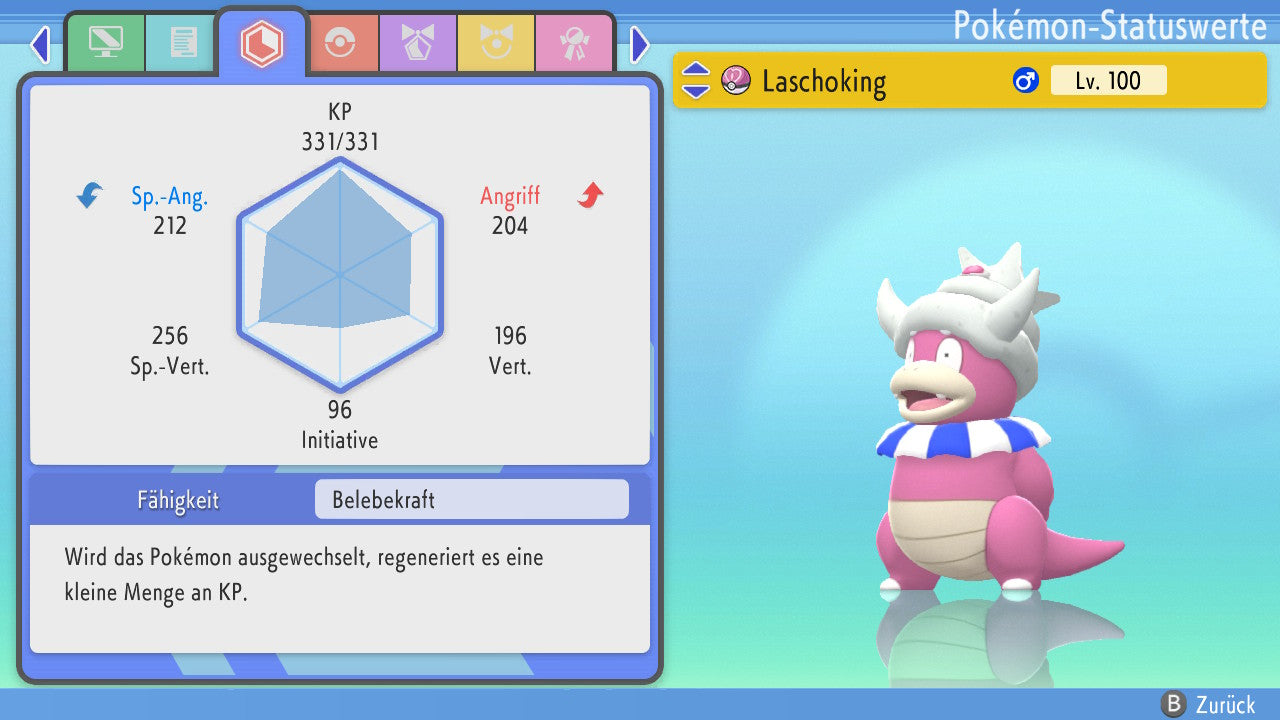The image size is (1280, 720).
Task: Switch to the purple bow contest tab
Action: [x=417, y=43]
